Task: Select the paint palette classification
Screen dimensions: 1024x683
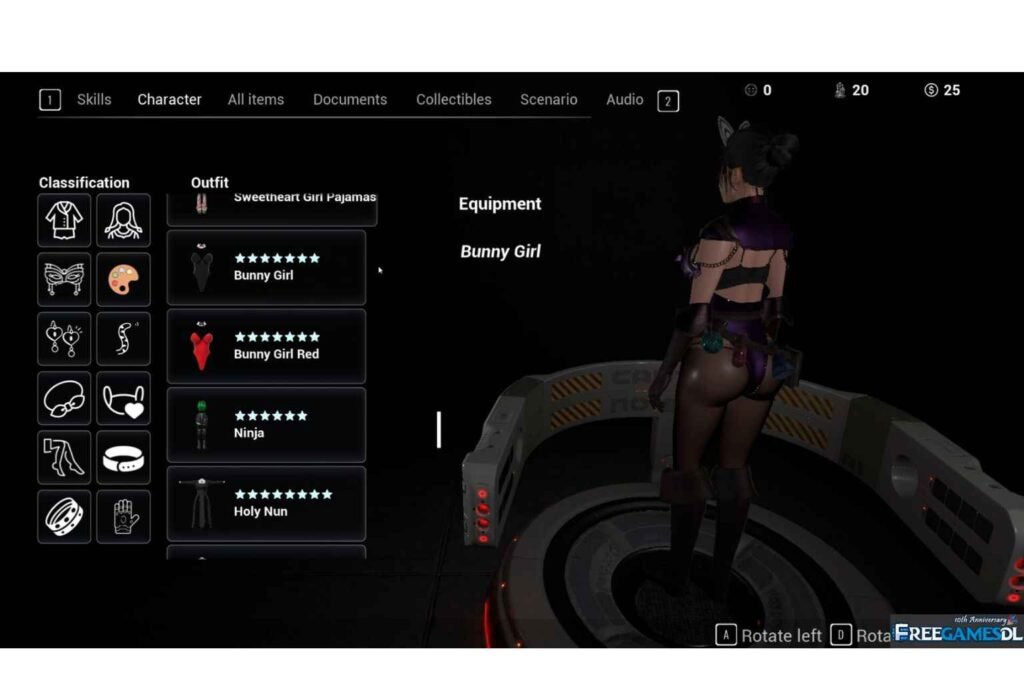Action: pyautogui.click(x=124, y=280)
